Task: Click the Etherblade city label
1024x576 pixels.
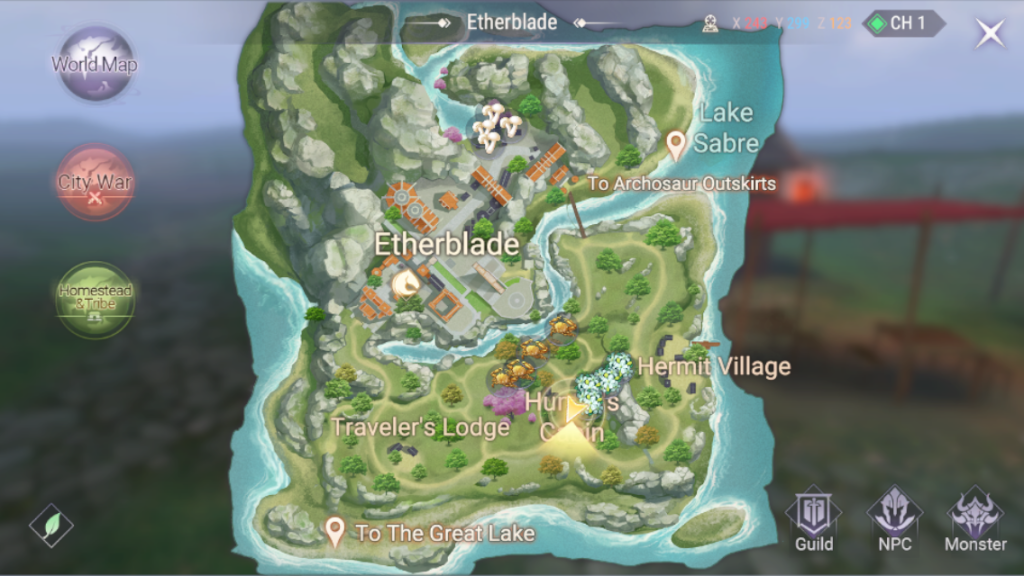Action: (x=446, y=244)
